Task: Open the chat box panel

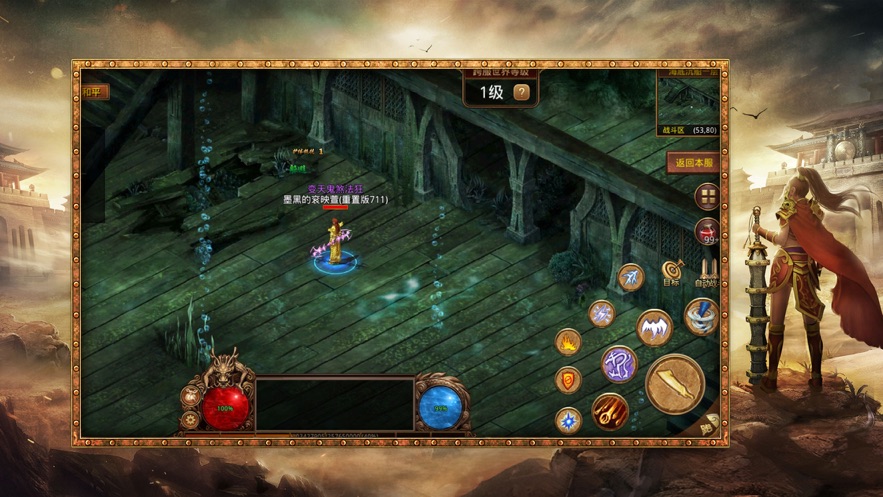Action: 334,404
